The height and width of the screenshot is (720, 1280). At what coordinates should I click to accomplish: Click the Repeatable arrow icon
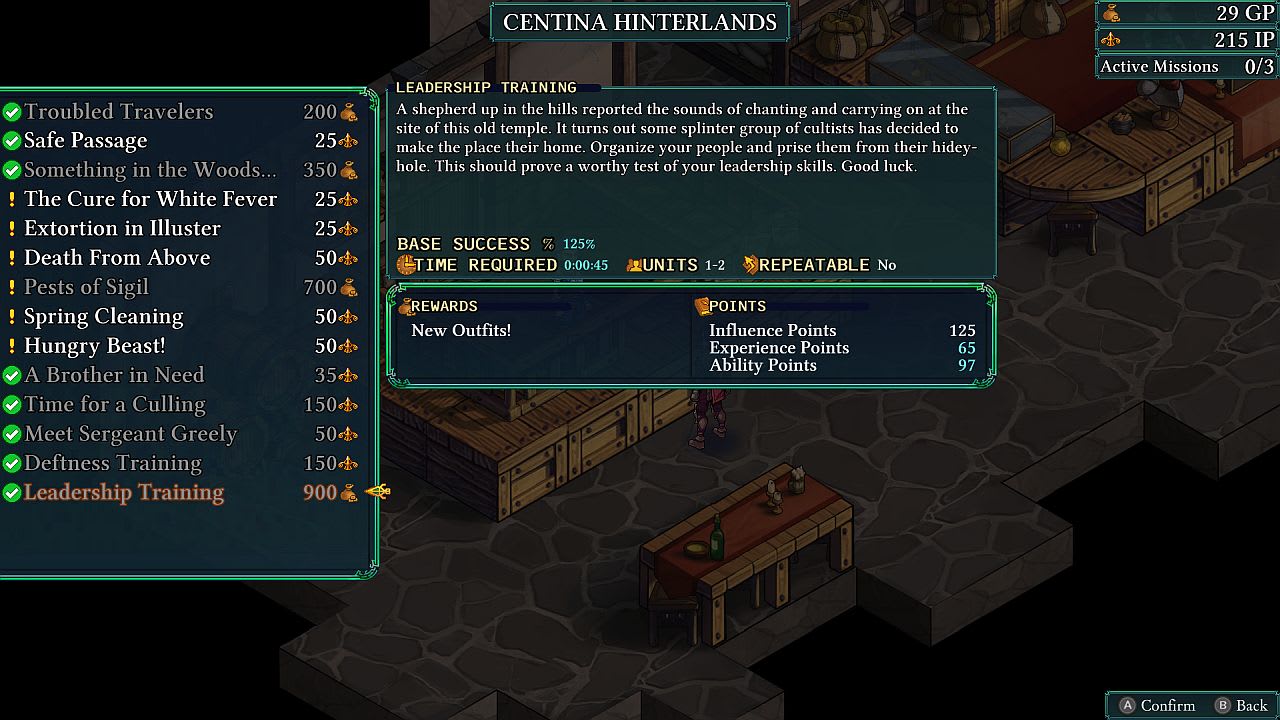tap(750, 265)
